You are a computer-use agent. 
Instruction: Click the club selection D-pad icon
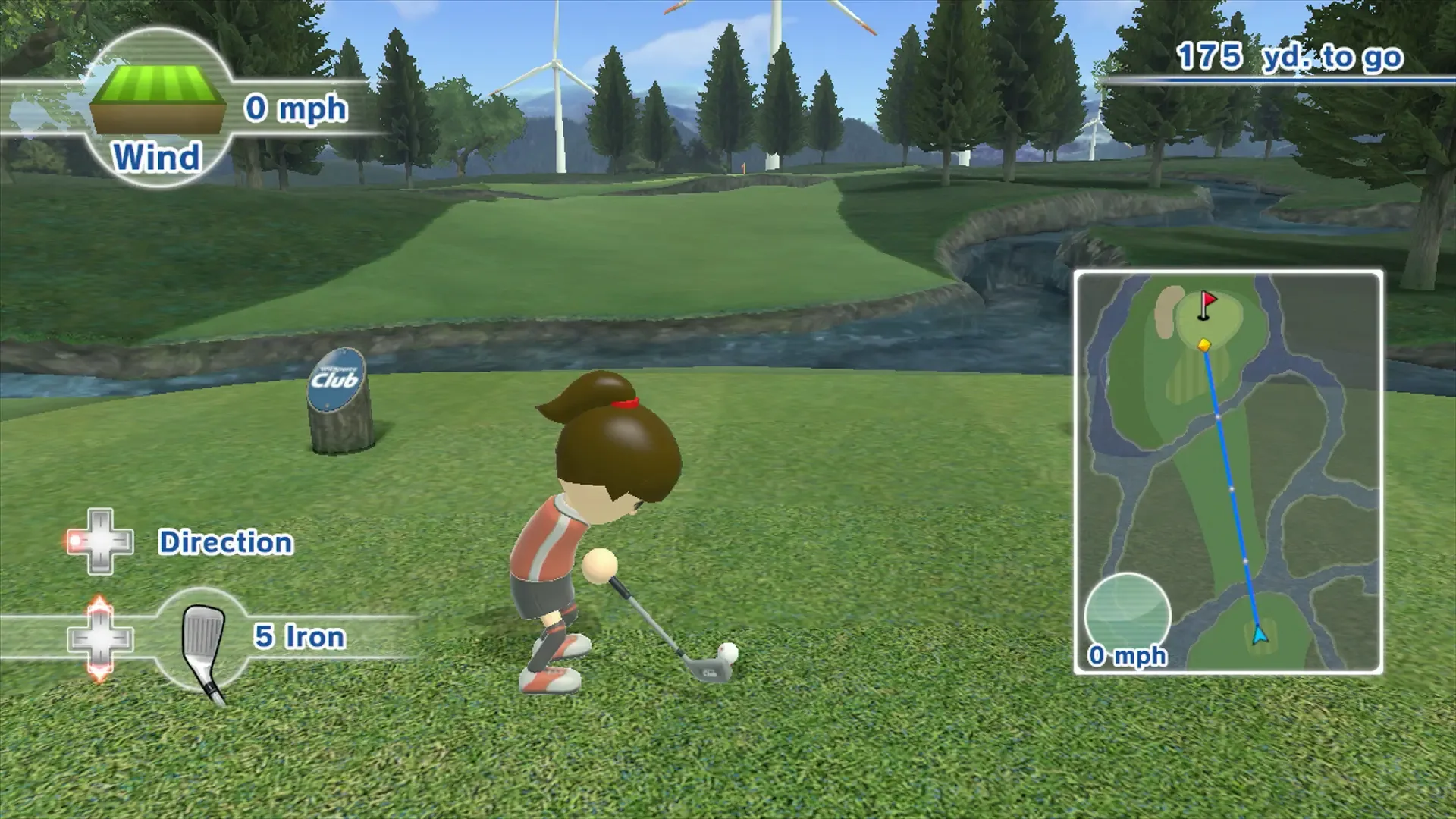click(x=99, y=639)
